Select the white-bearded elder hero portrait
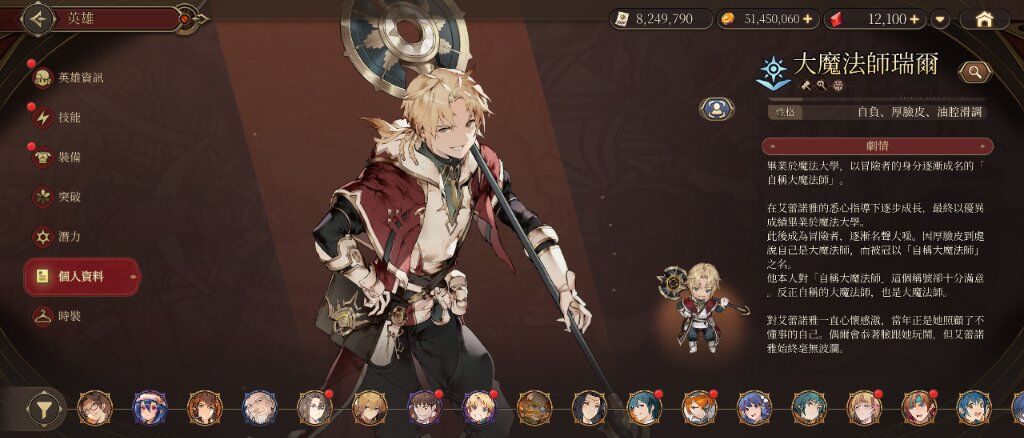 (259, 408)
